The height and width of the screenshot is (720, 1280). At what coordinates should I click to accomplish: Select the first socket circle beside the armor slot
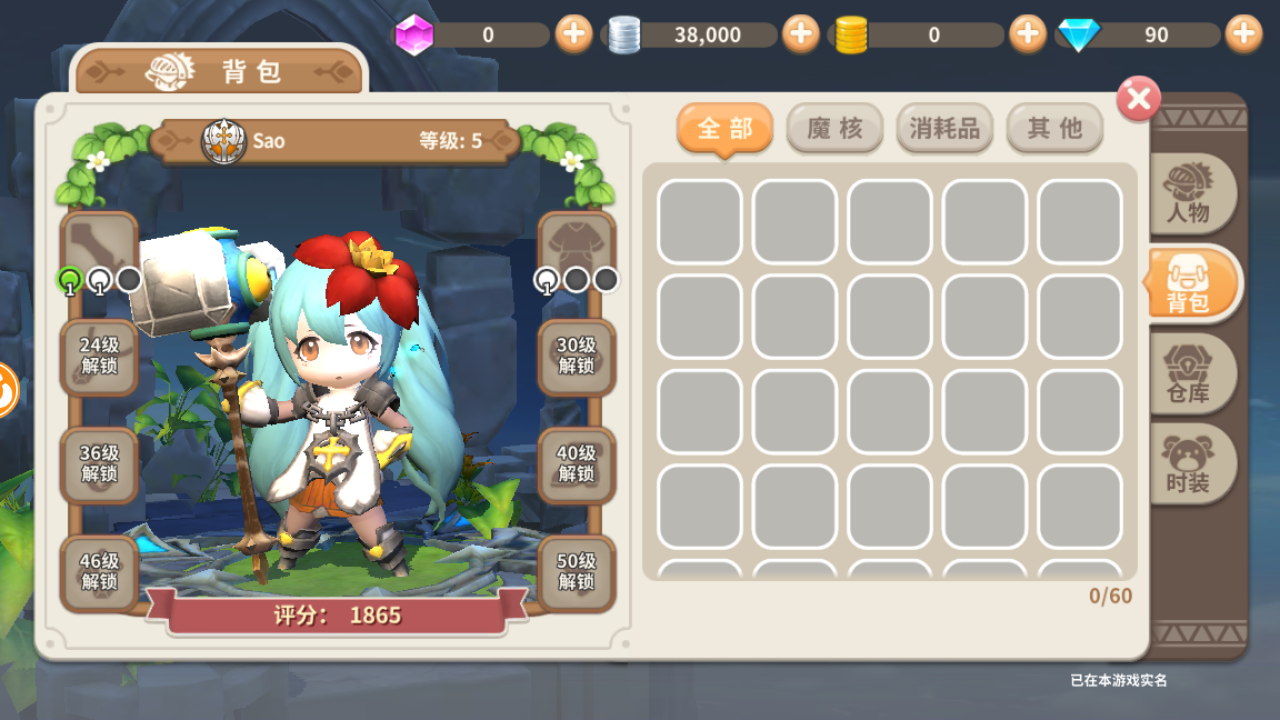546,280
